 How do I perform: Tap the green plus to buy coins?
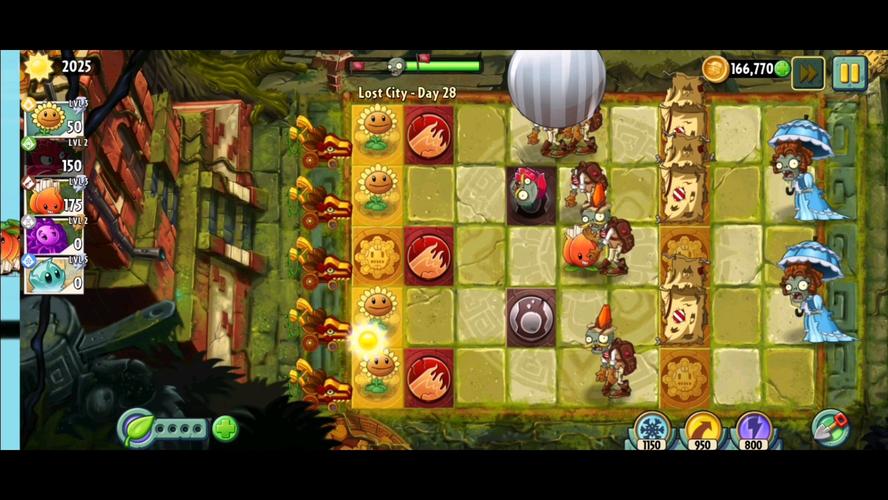(x=782, y=69)
